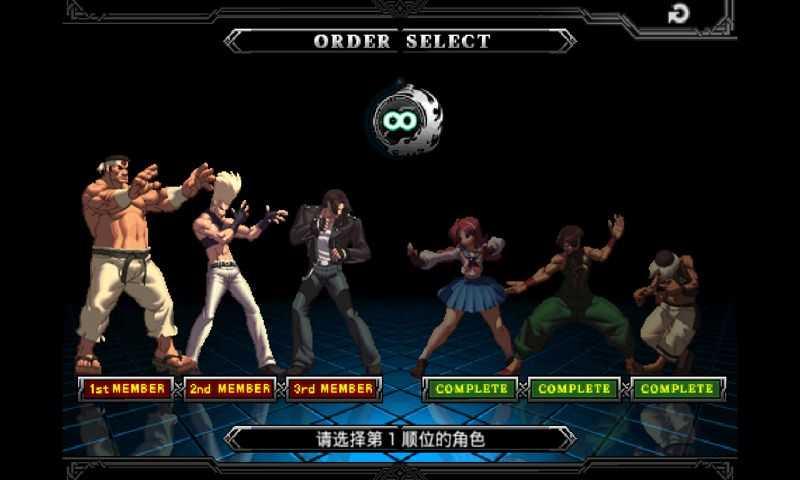
Task: Pick the shirtless headband fighter for first order
Action: [130, 260]
